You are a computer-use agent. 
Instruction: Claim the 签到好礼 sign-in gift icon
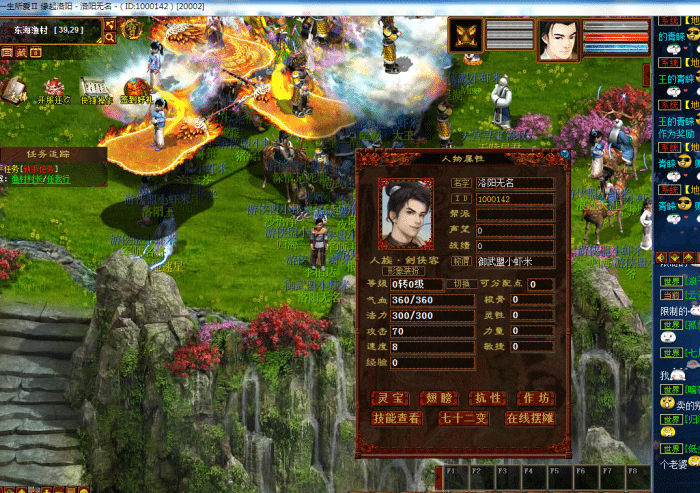point(136,89)
